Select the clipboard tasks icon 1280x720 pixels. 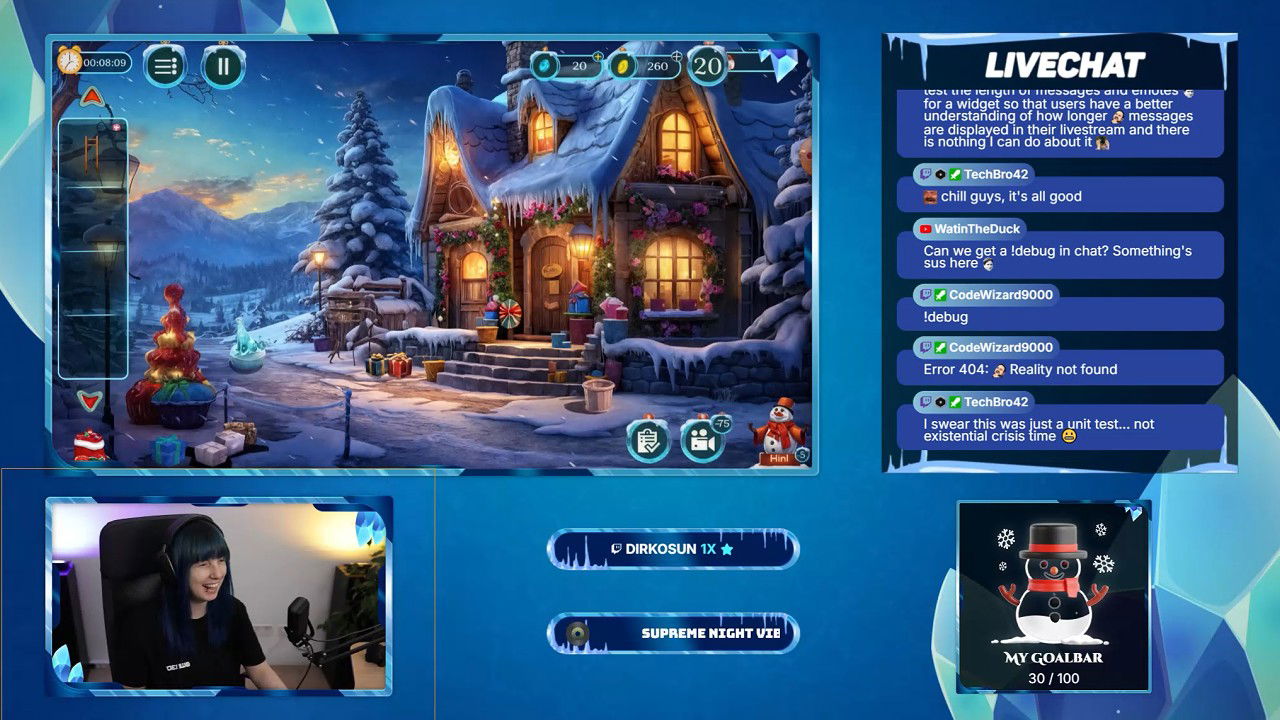click(648, 439)
